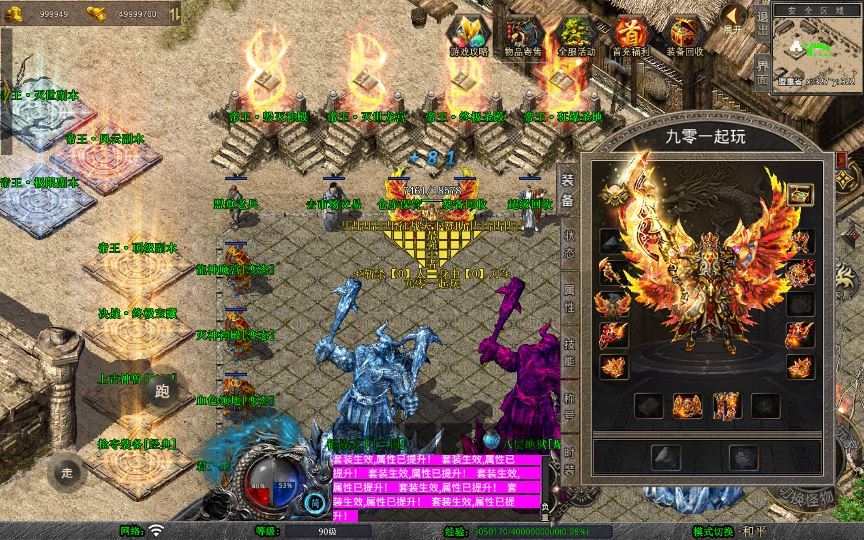
Task: Switch to the 状态 status tab
Action: (x=567, y=245)
